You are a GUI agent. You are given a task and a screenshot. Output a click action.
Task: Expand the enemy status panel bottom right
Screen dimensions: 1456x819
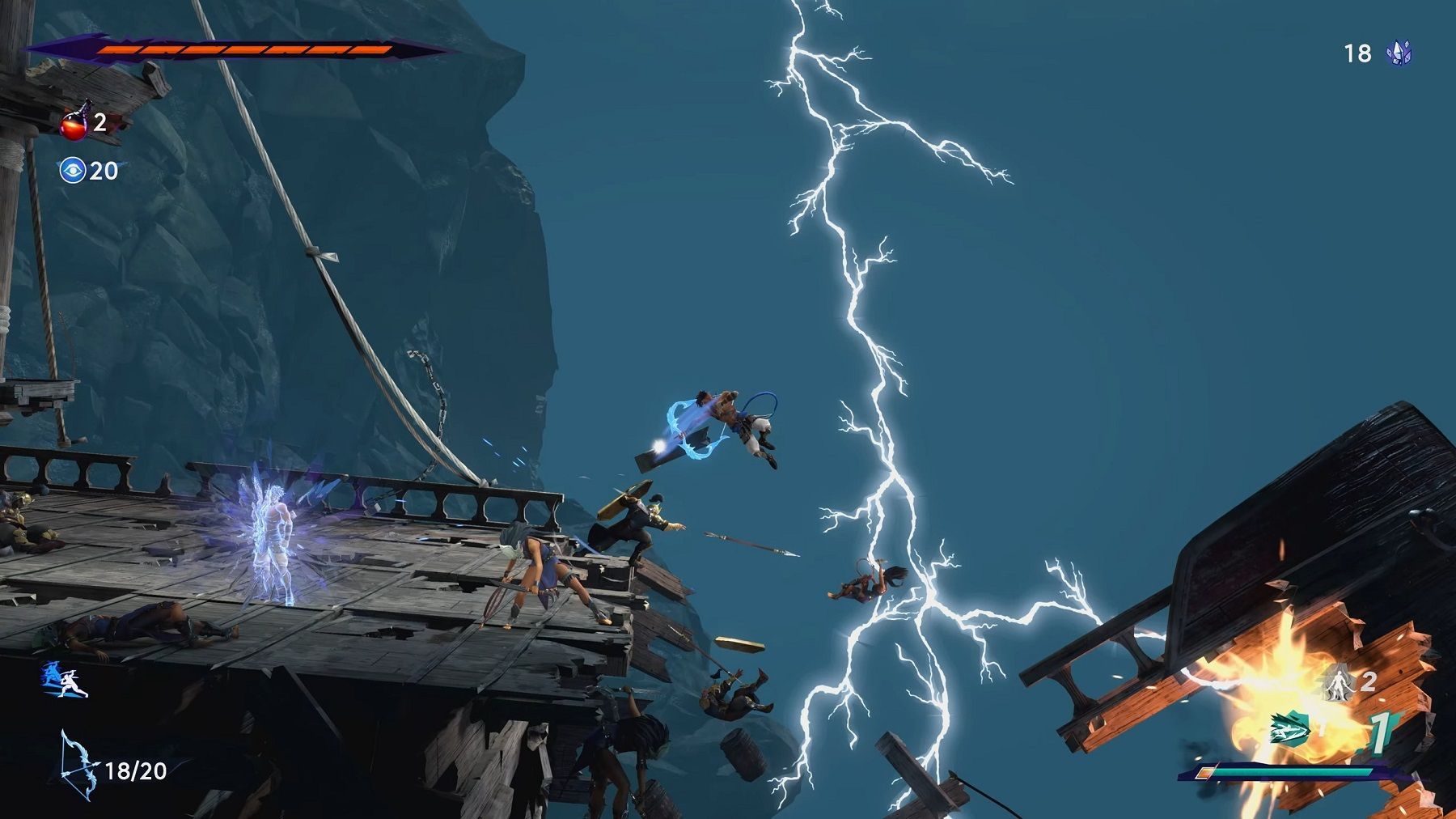point(1327,728)
